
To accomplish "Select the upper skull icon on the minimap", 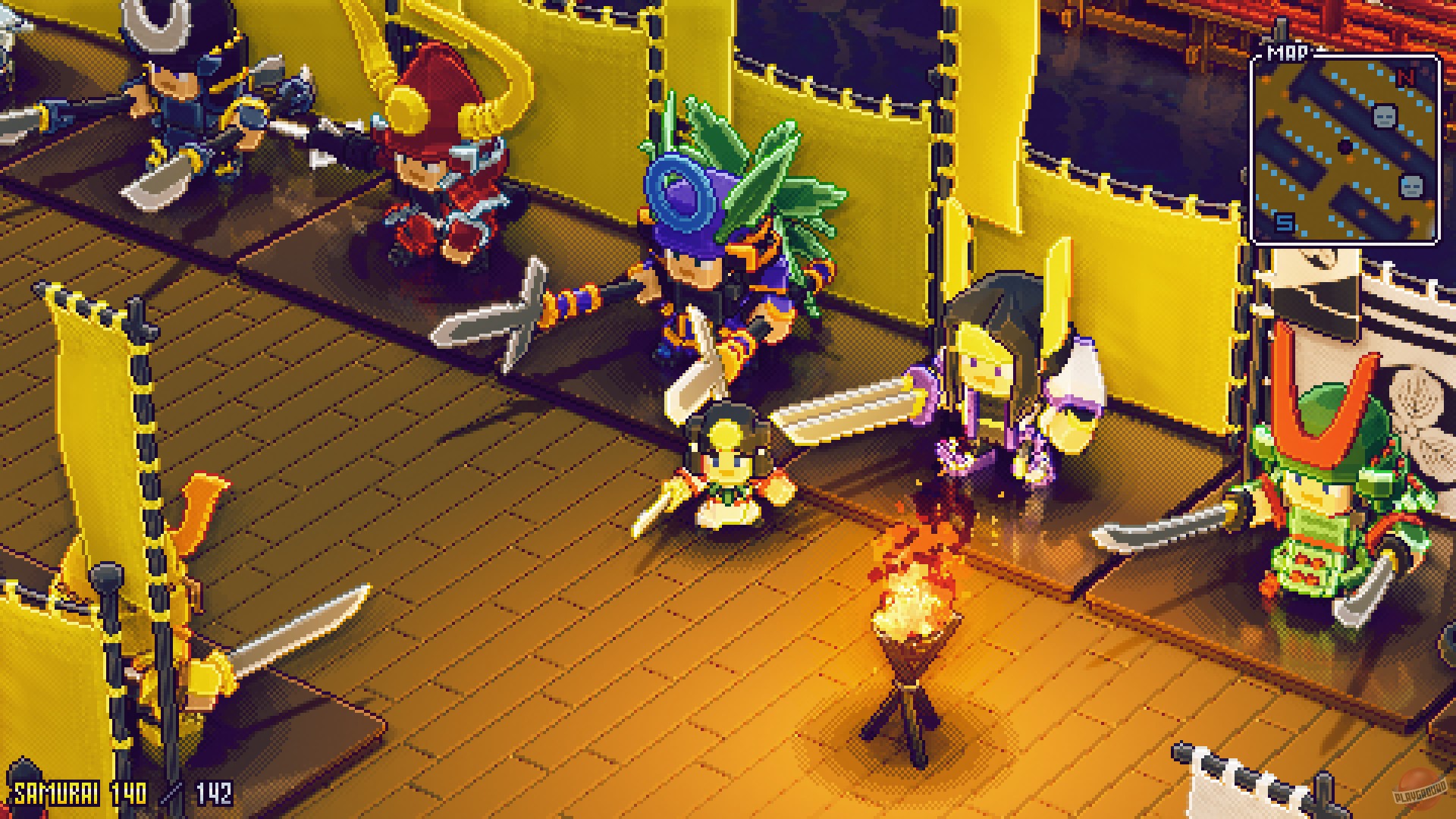I will coord(1385,118).
